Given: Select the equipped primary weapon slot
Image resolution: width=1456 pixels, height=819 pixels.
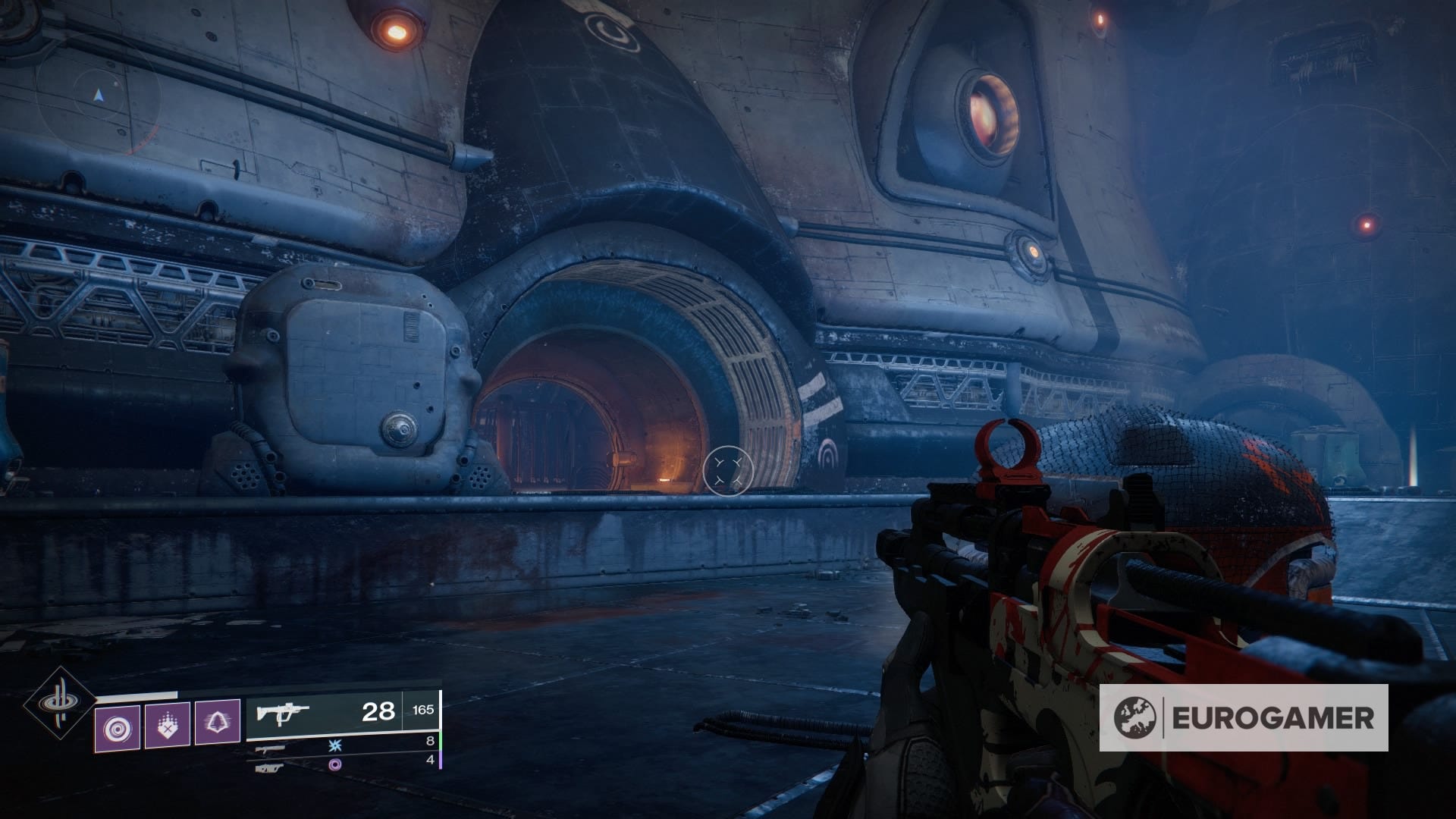Looking at the screenshot, I should [x=343, y=713].
